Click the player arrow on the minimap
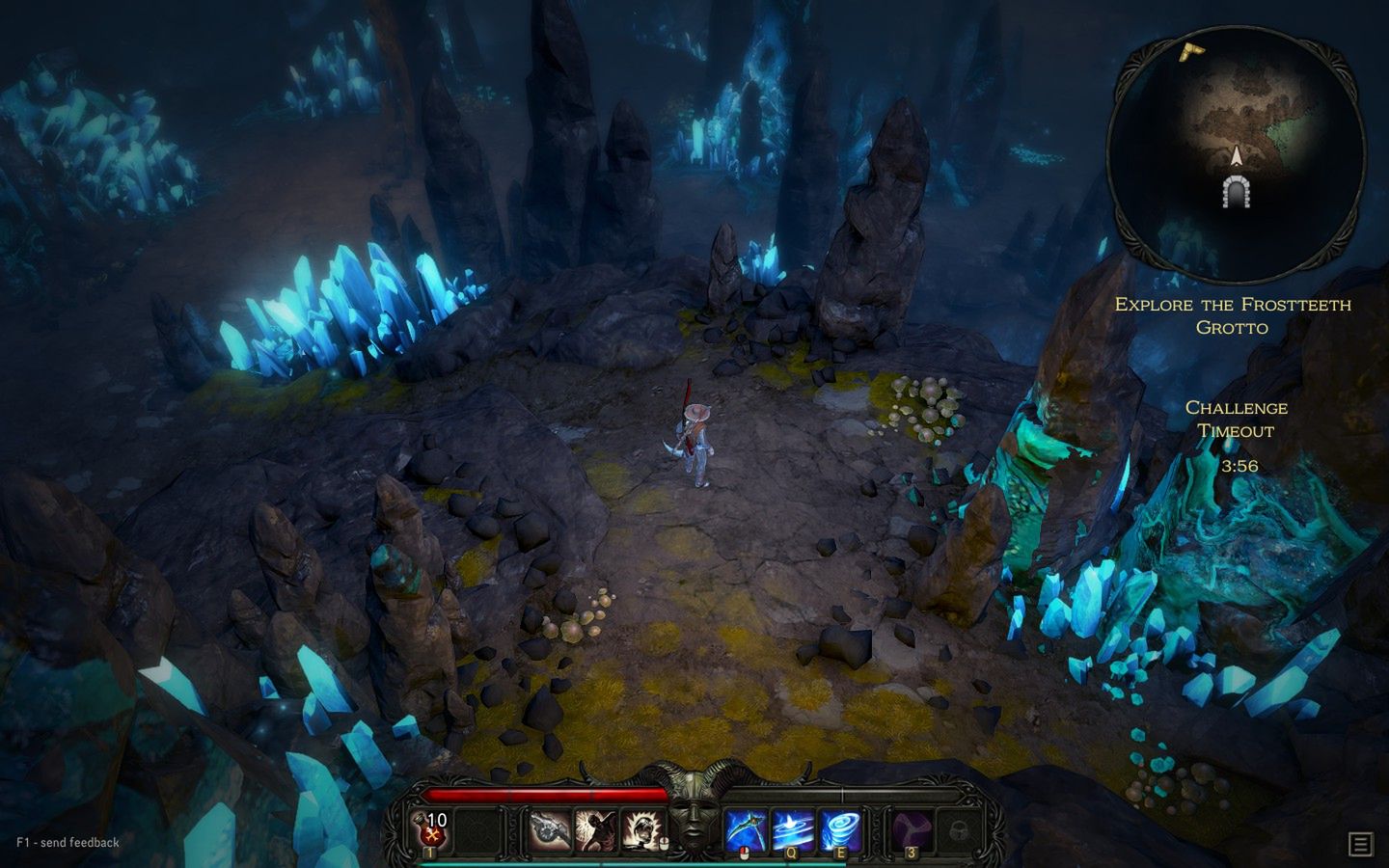This screenshot has height=868, width=1389. click(x=1238, y=154)
